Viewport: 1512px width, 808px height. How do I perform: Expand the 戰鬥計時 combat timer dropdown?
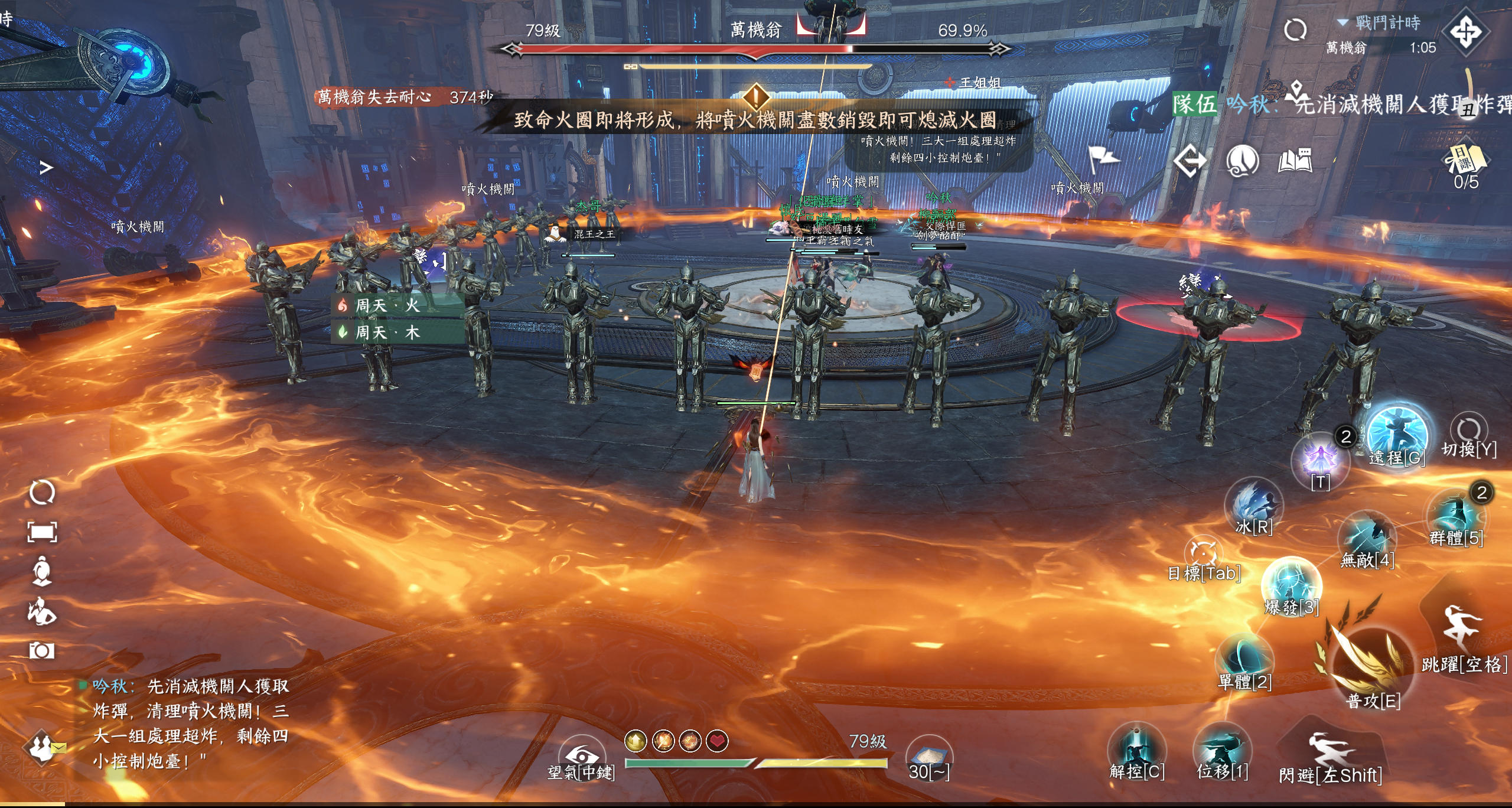pyautogui.click(x=1343, y=22)
